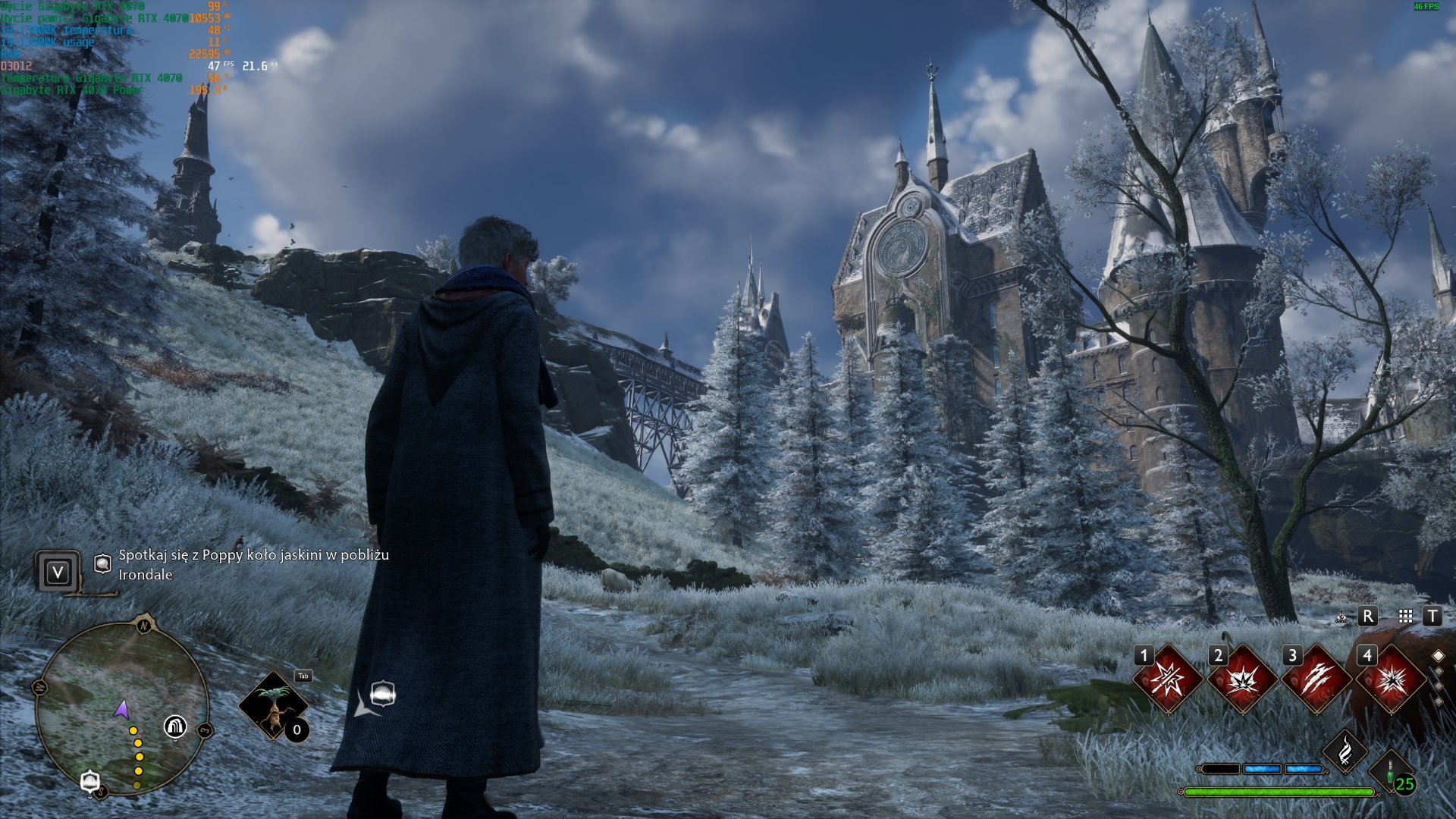Cast the wand slash spell in slot 1
Image resolution: width=1456 pixels, height=819 pixels.
coord(1168,679)
